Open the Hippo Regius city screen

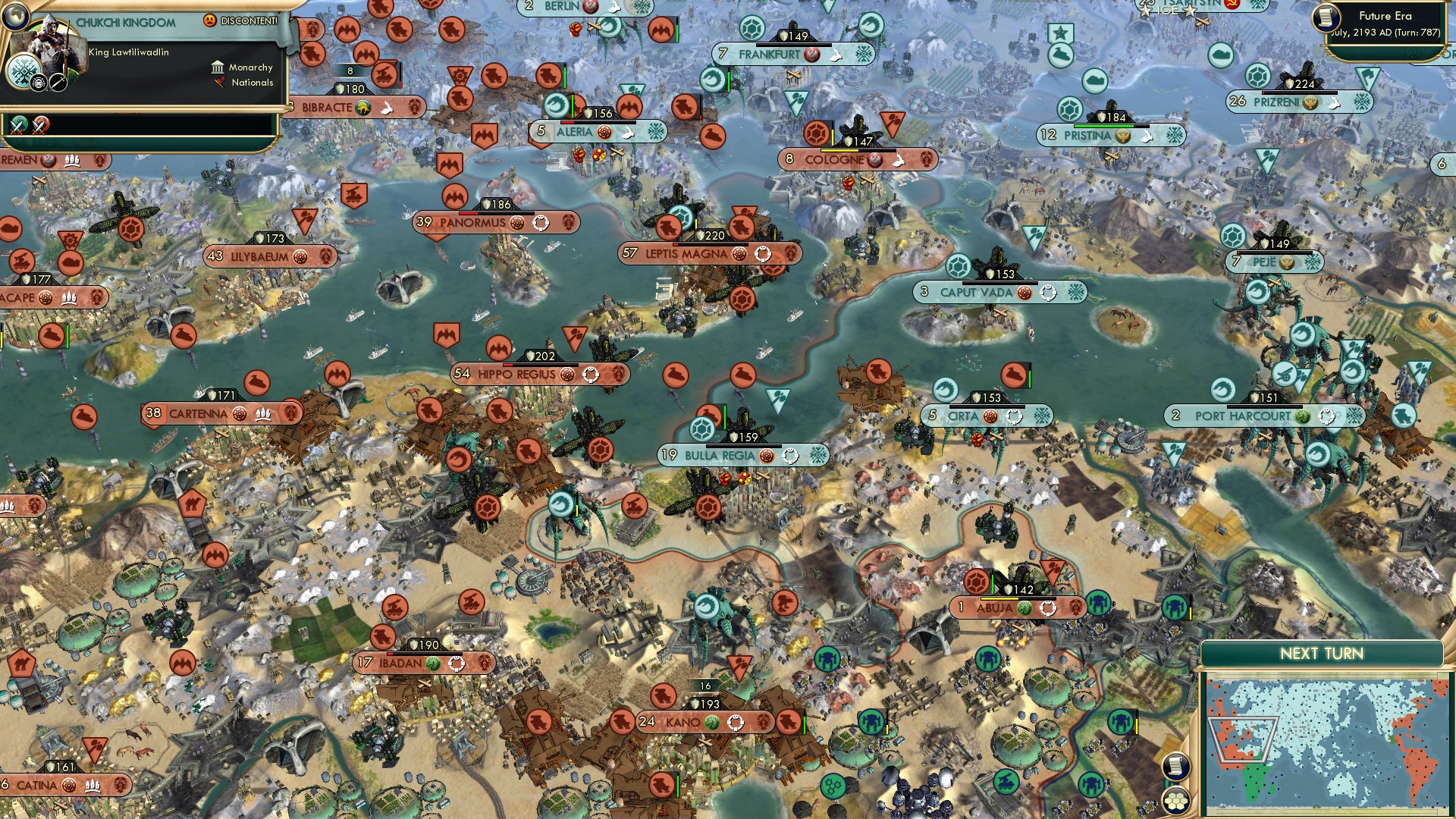516,373
